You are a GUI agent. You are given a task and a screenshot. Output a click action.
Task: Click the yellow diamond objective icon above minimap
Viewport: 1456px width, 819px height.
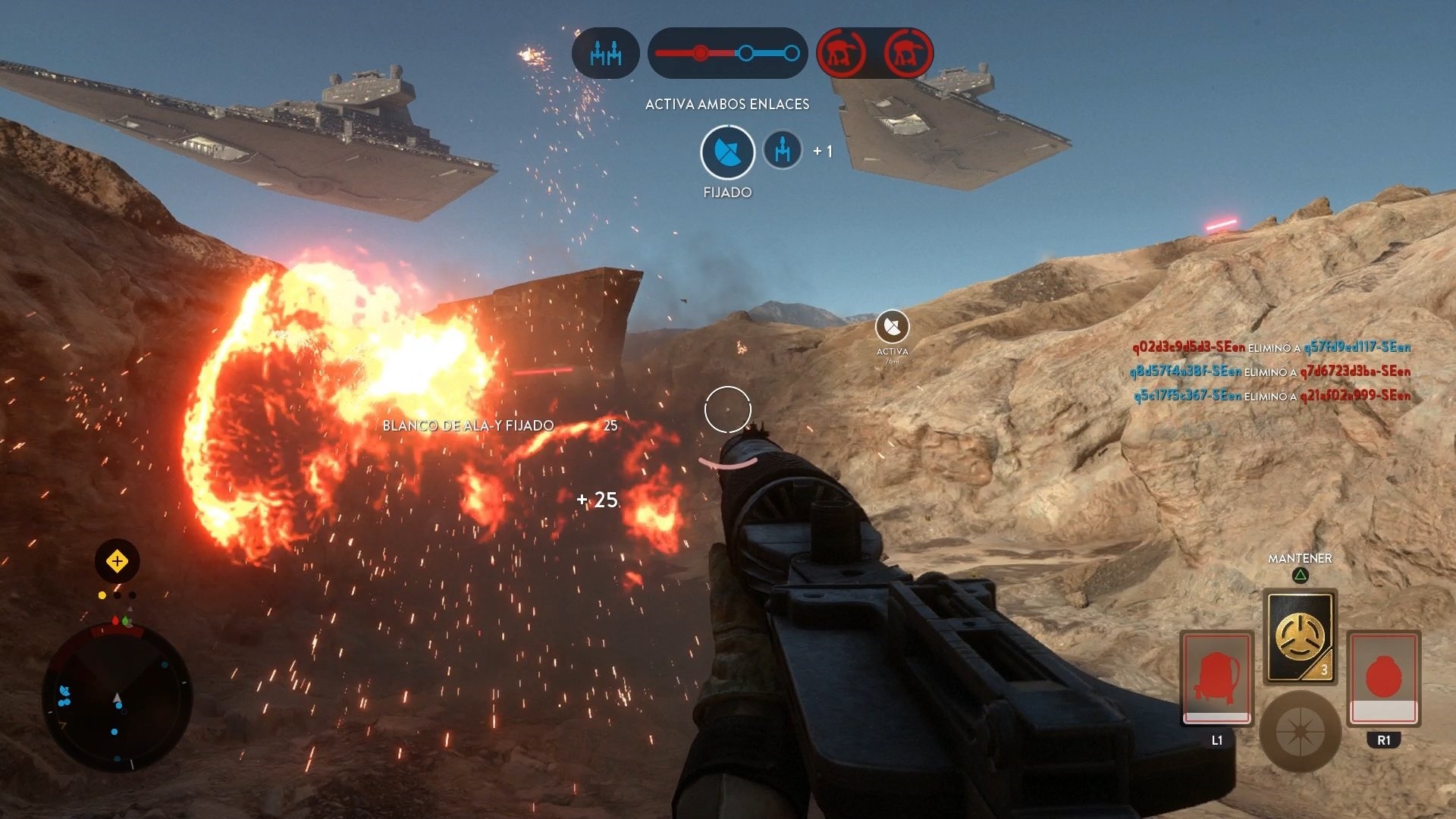click(x=116, y=560)
